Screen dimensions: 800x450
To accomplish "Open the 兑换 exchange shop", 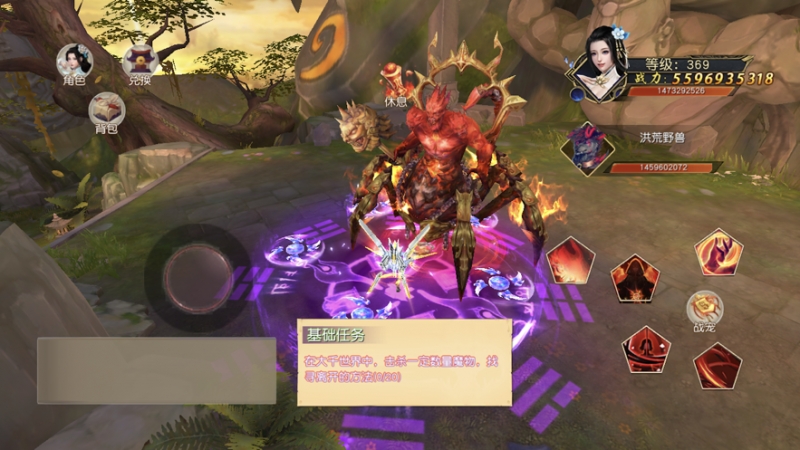I will coord(140,62).
